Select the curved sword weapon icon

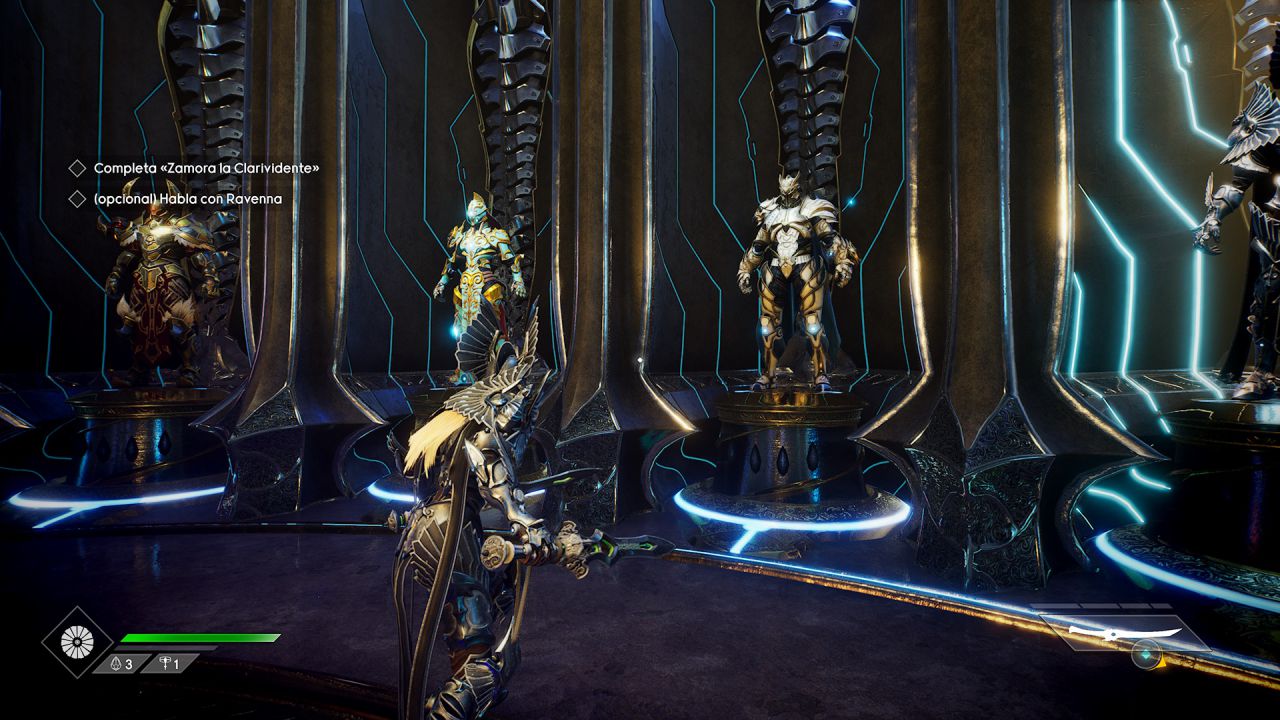pyautogui.click(x=1124, y=633)
